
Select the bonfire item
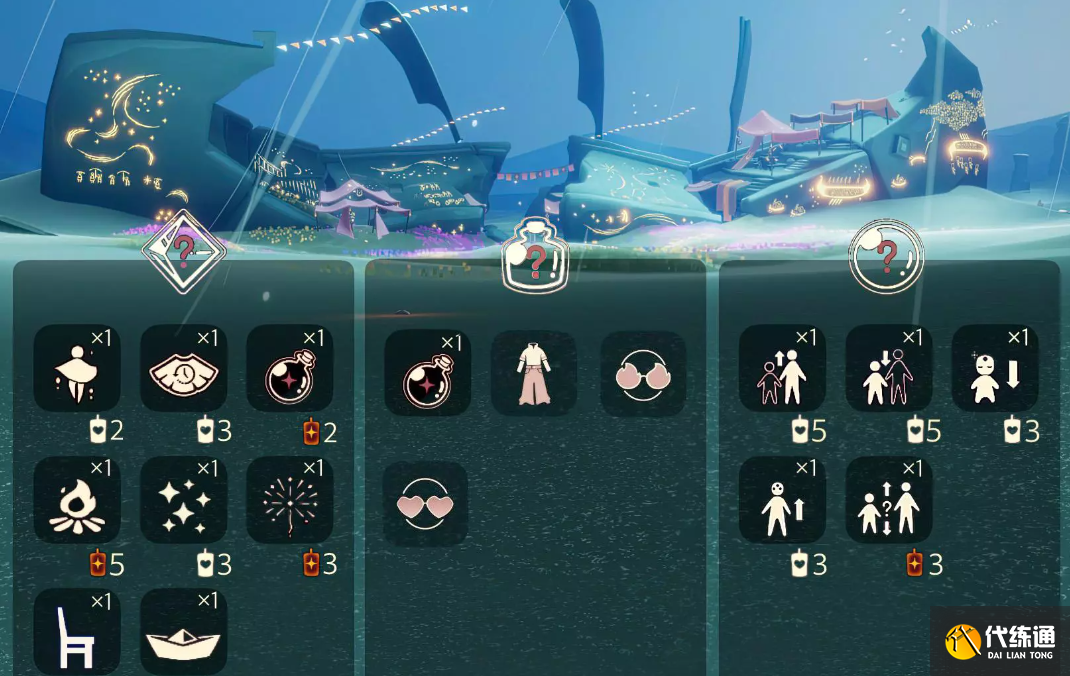coord(77,500)
